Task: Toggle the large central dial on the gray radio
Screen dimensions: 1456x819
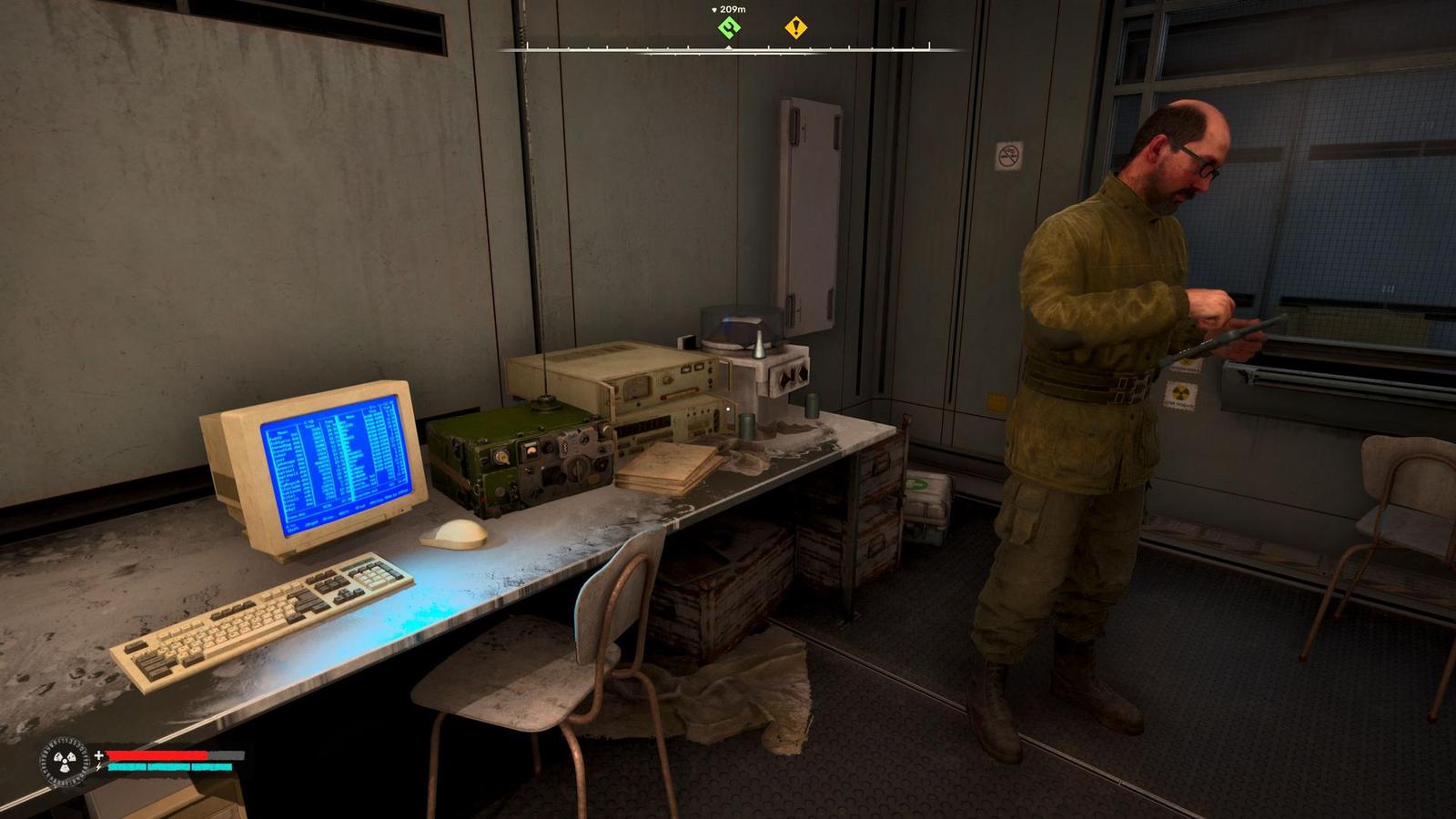Action: (667, 379)
